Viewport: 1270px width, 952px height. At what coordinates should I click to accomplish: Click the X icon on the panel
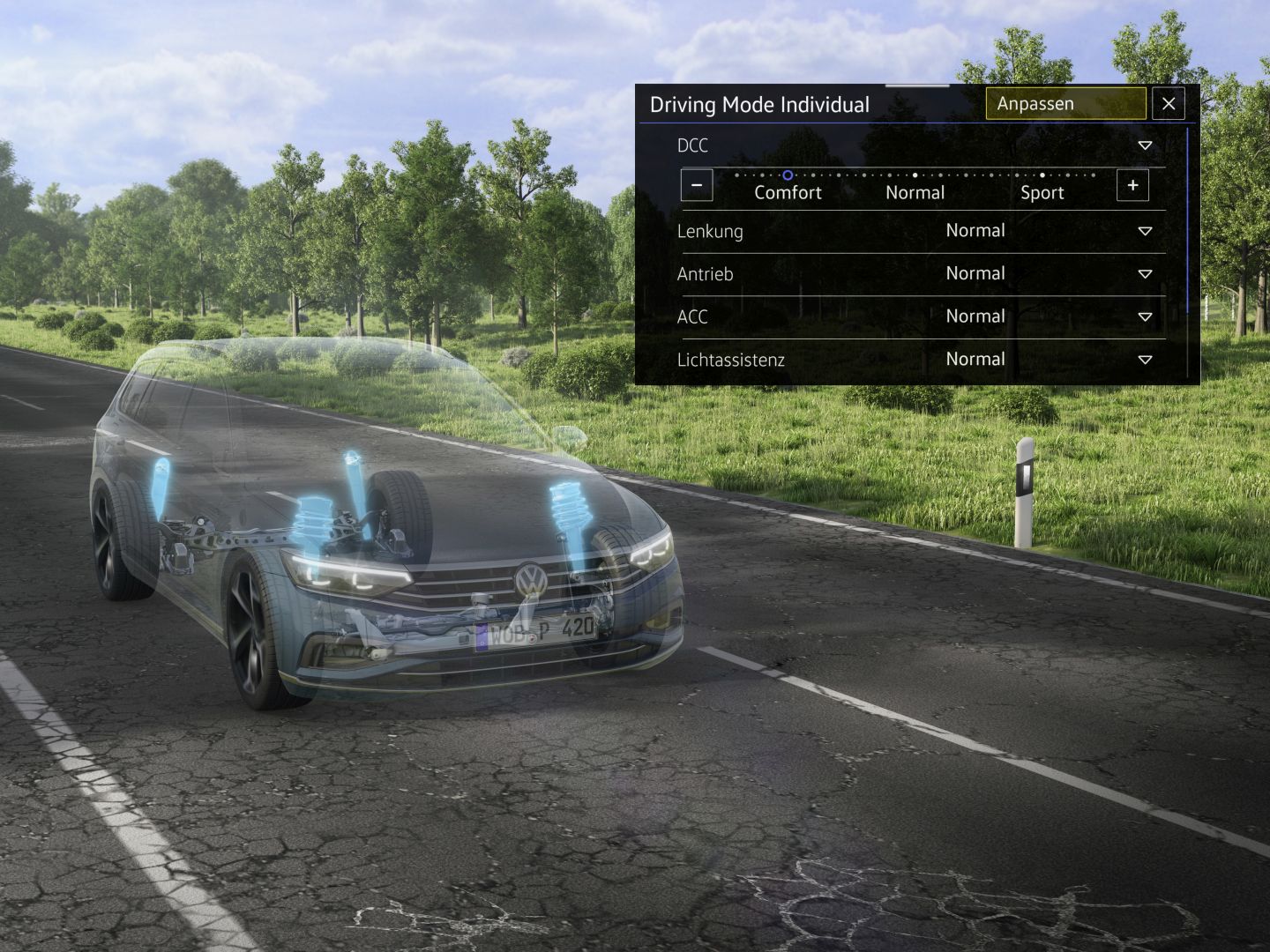click(x=1169, y=104)
